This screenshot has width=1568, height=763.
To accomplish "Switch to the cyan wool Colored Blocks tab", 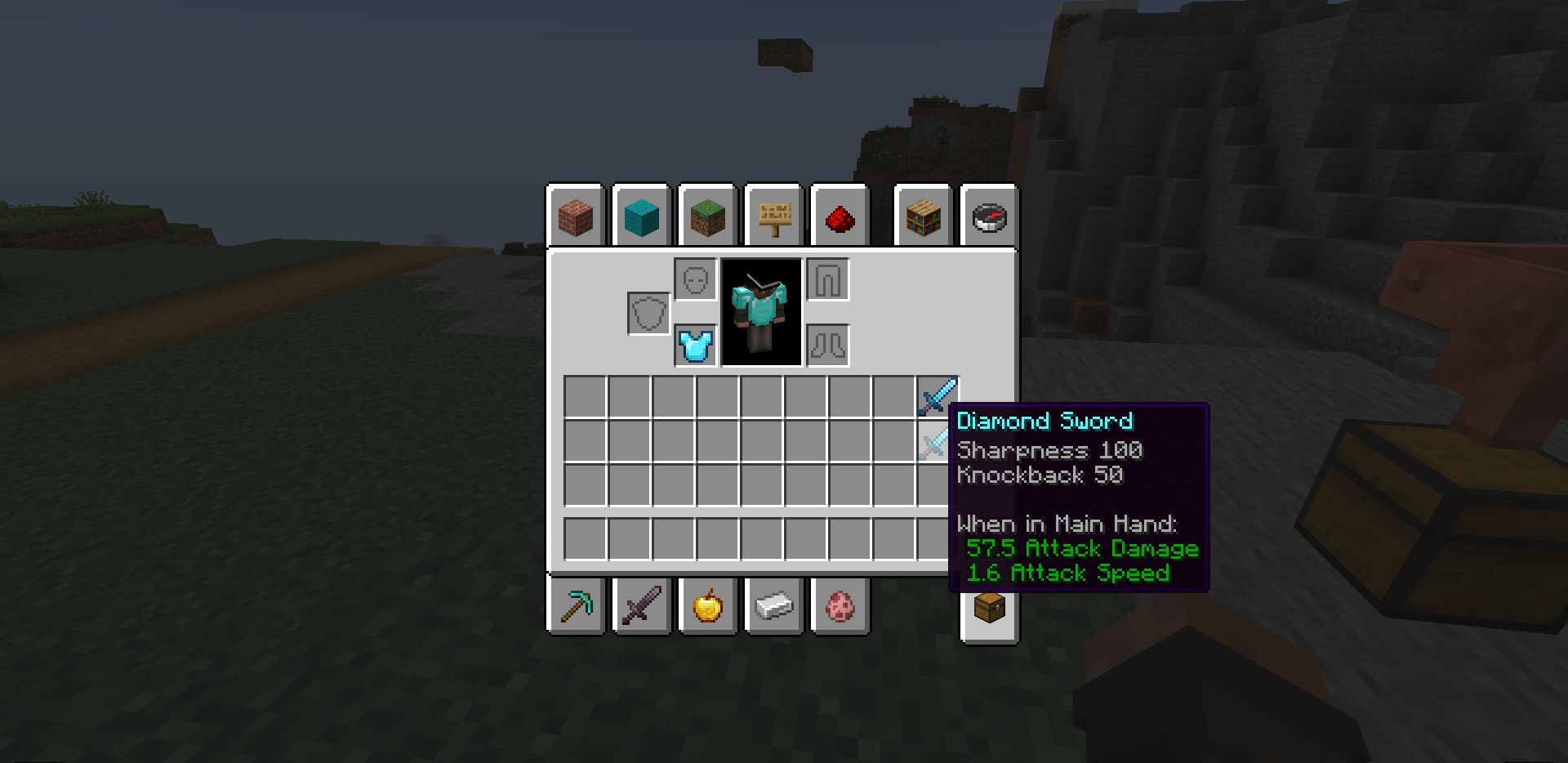I will (x=642, y=216).
